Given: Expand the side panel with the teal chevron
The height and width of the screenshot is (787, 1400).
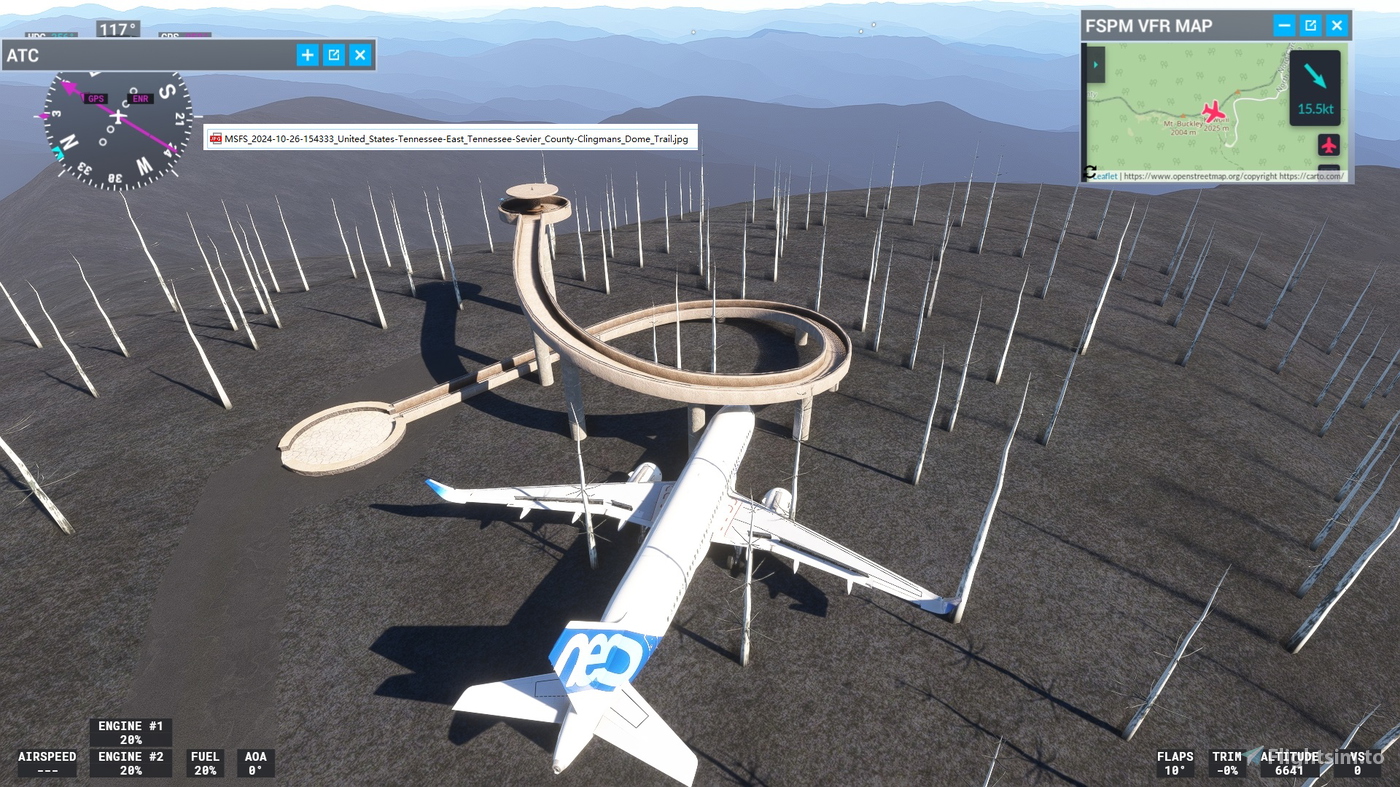Looking at the screenshot, I should (x=1096, y=64).
